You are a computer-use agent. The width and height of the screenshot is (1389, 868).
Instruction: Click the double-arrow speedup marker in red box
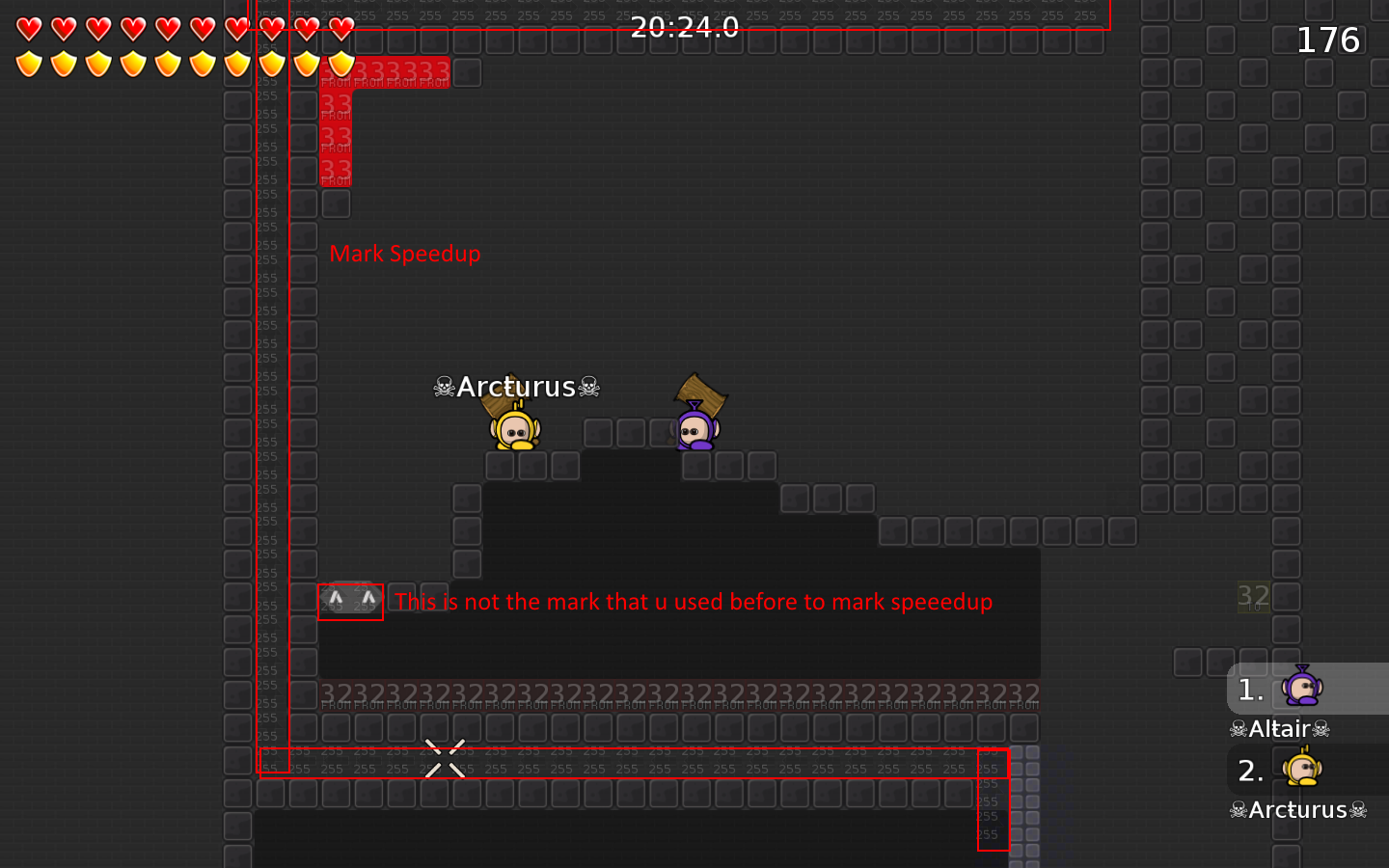coord(350,601)
